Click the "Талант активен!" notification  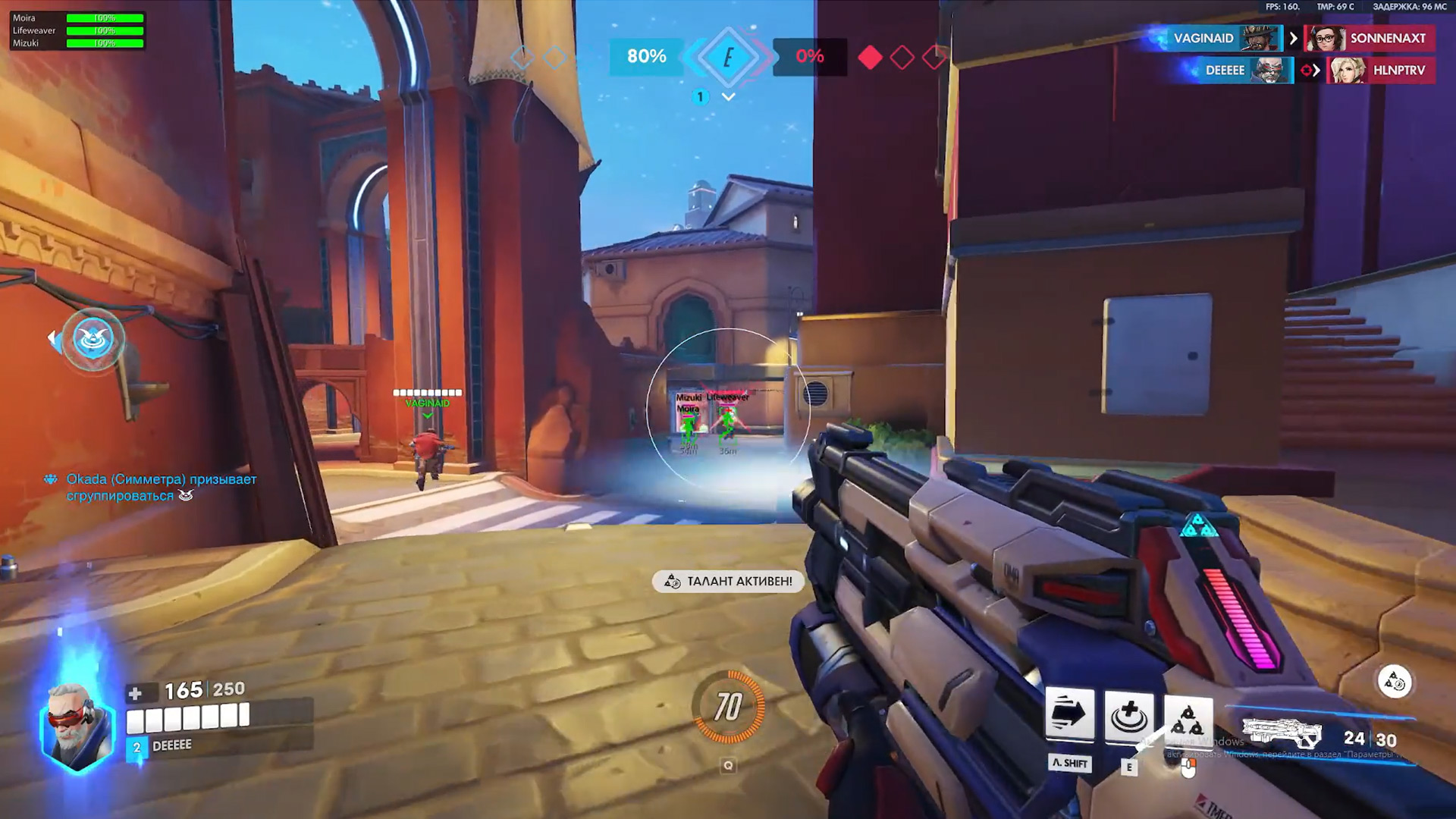729,582
